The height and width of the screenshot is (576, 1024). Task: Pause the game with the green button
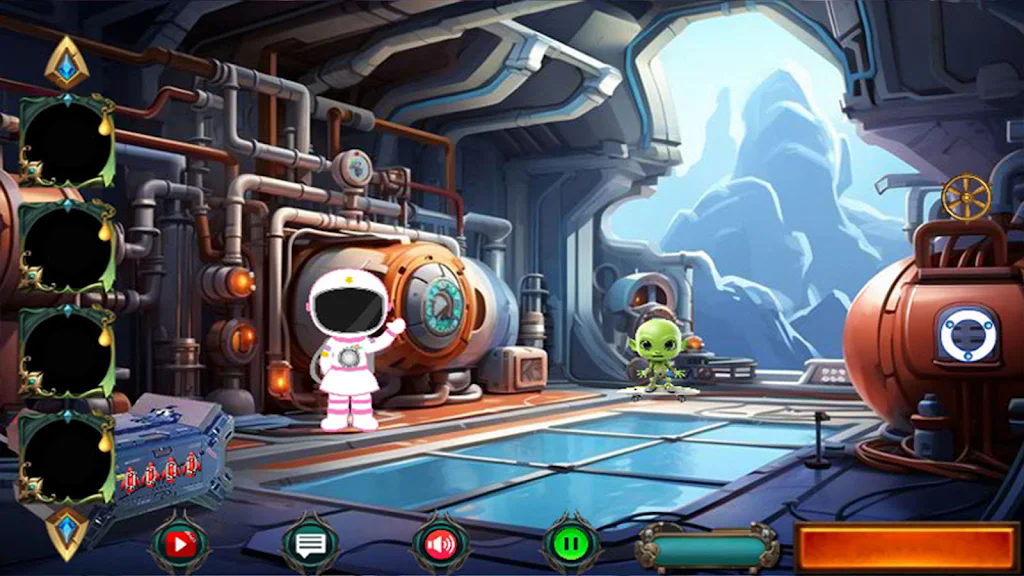point(570,544)
